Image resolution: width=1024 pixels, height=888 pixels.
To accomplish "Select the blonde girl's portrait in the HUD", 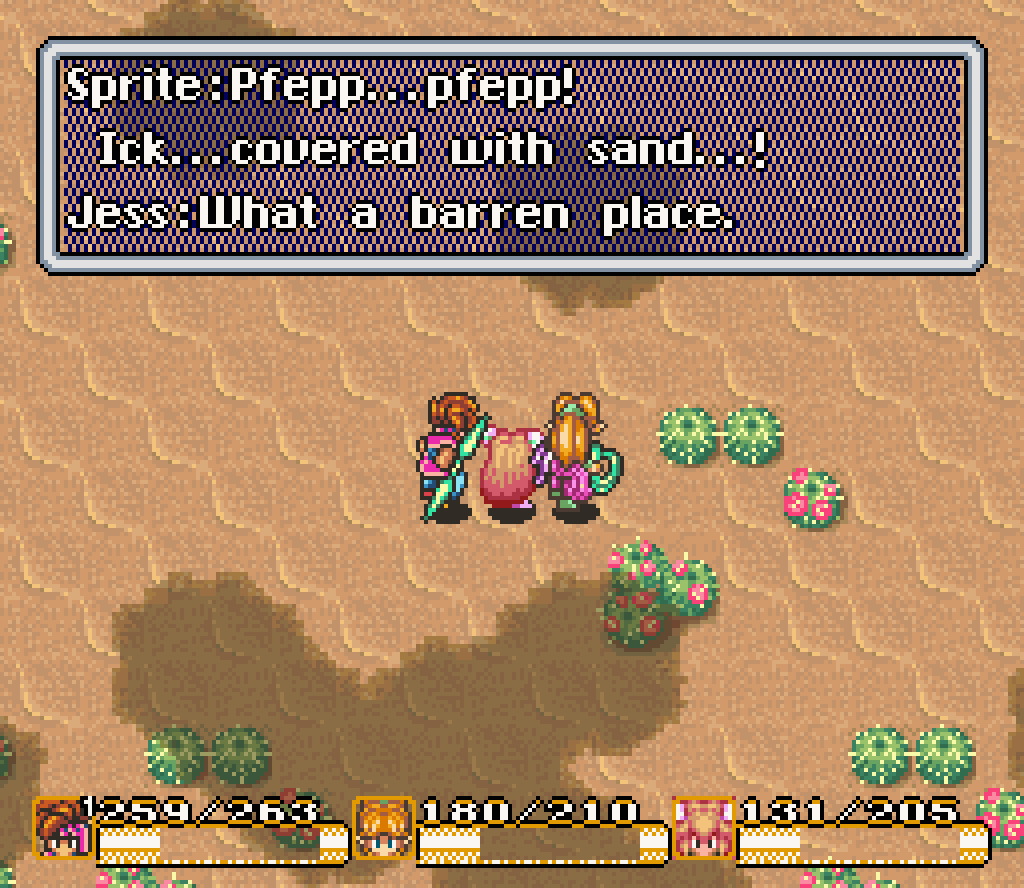I will pyautogui.click(x=383, y=829).
